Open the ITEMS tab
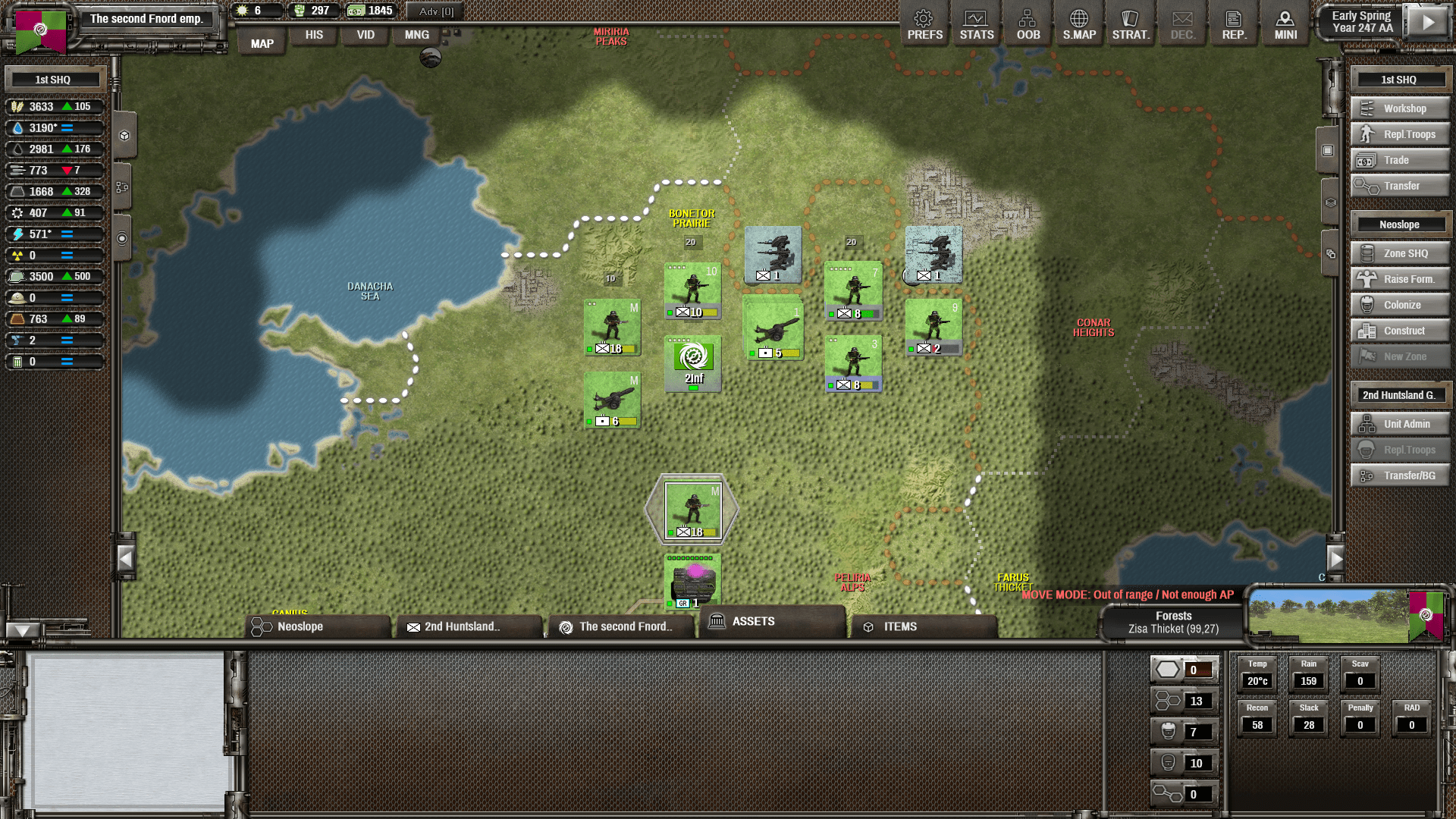Image resolution: width=1456 pixels, height=819 pixels. click(x=923, y=626)
